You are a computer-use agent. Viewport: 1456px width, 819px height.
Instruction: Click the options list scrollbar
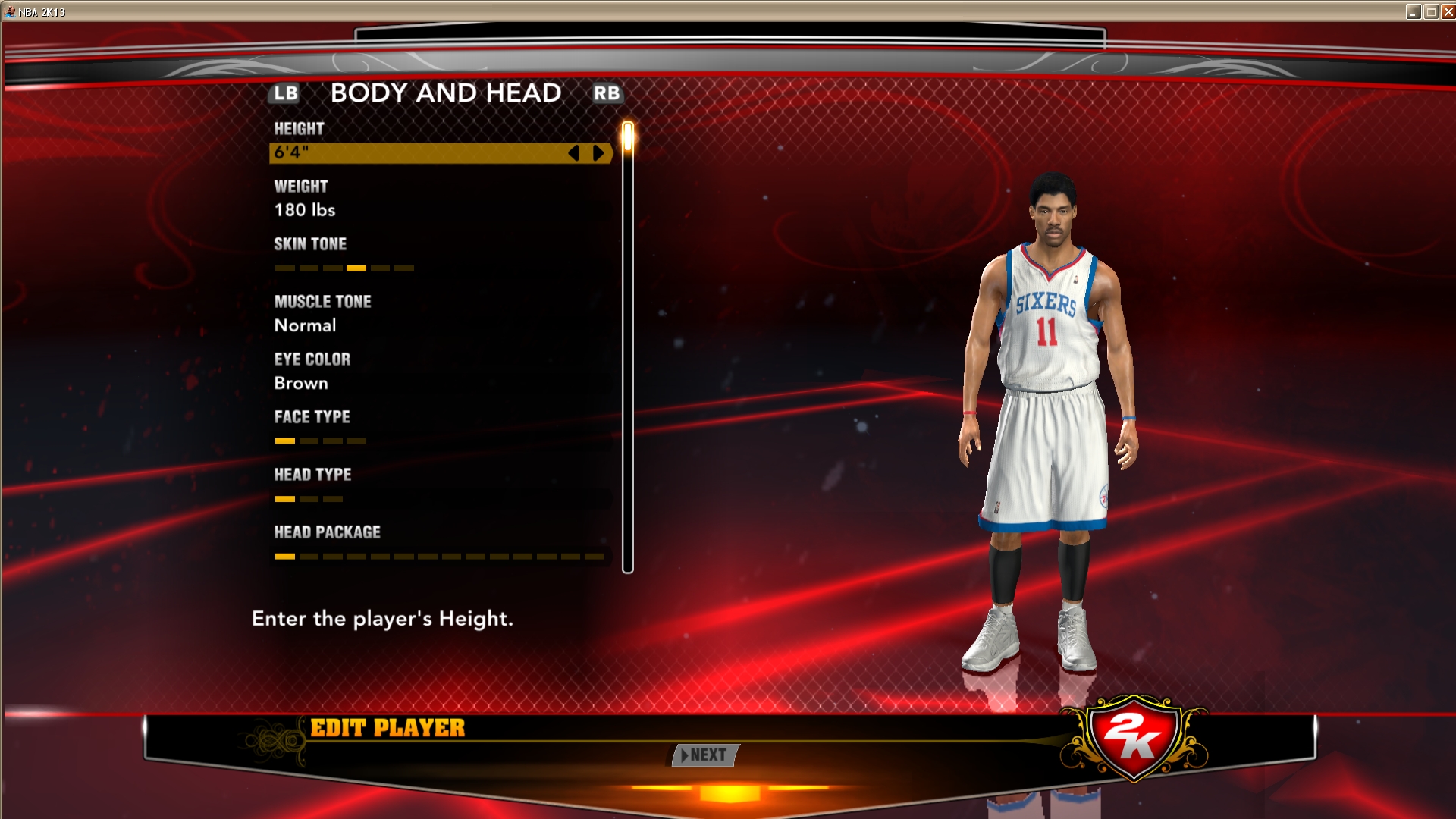[628, 349]
